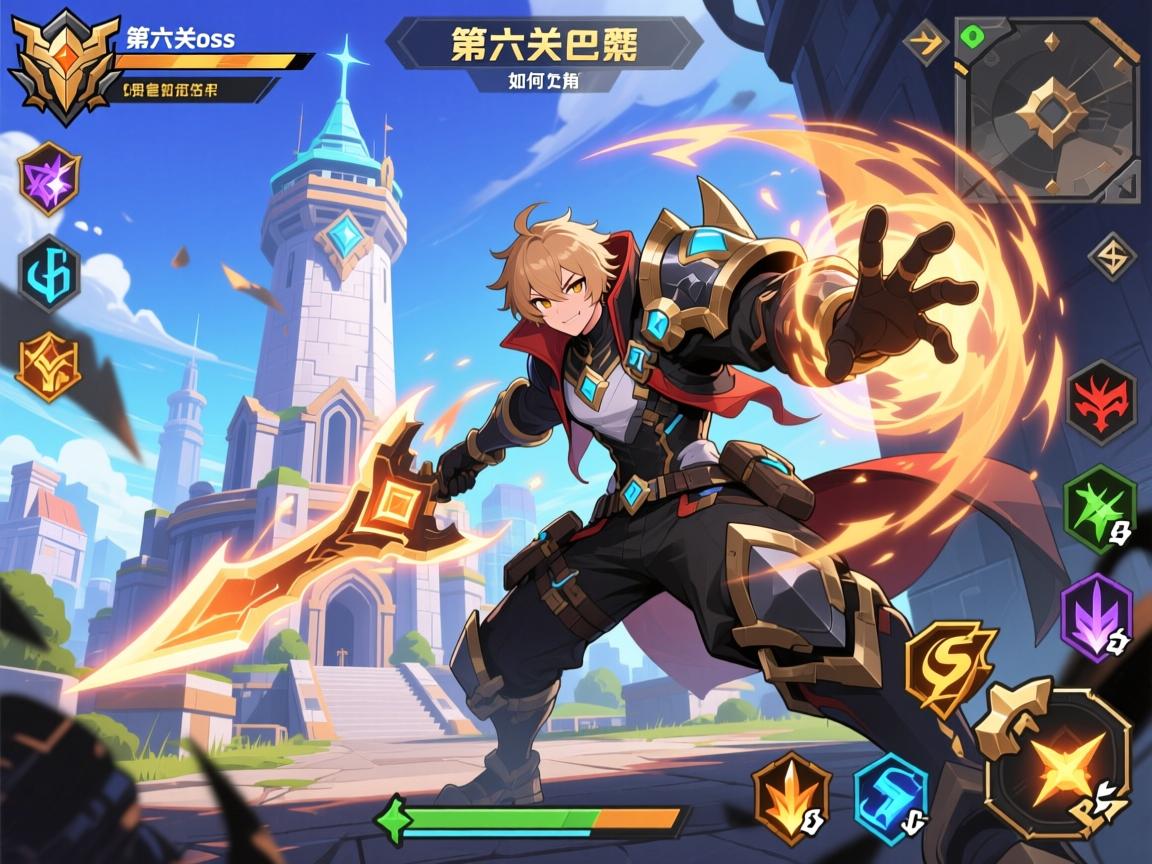Tap the orange crest hexagon icon
The image size is (1152, 864).
48,367
